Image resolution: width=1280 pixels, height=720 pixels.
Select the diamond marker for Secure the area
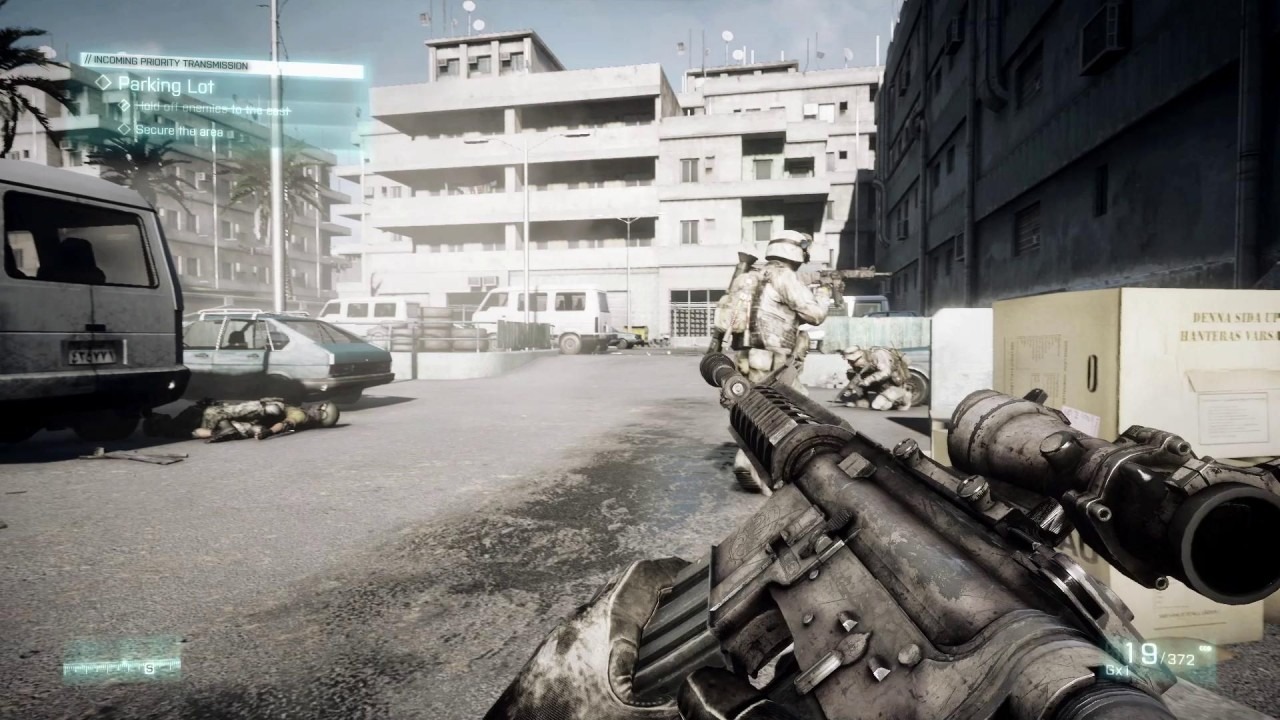pos(125,131)
